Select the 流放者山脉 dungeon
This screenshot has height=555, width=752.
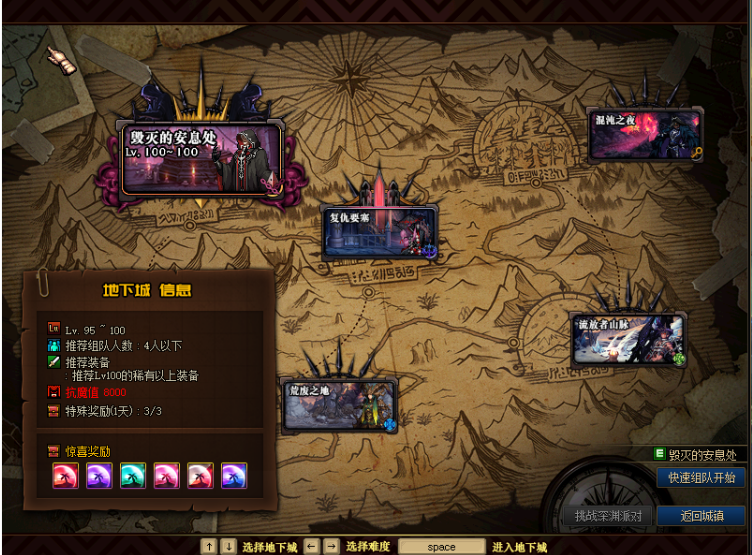point(628,340)
